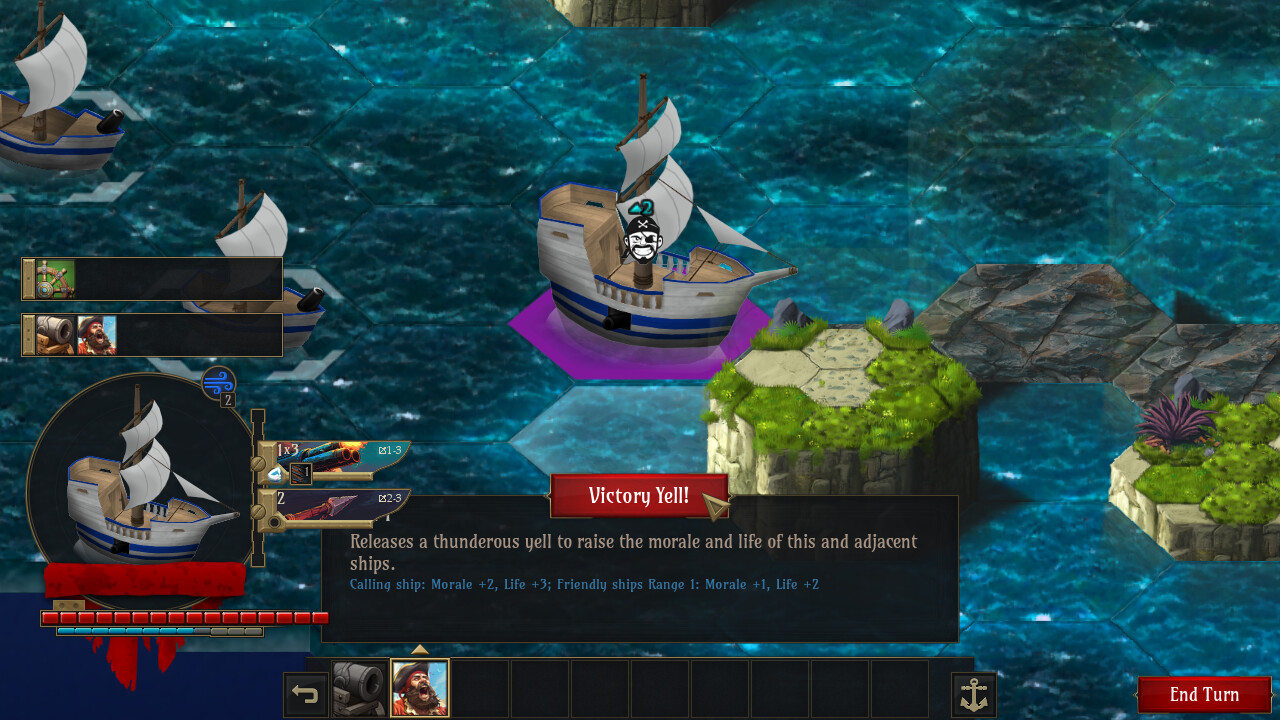This screenshot has height=720, width=1280.
Task: Click the Victory Yell tooltip banner
Action: [x=640, y=496]
